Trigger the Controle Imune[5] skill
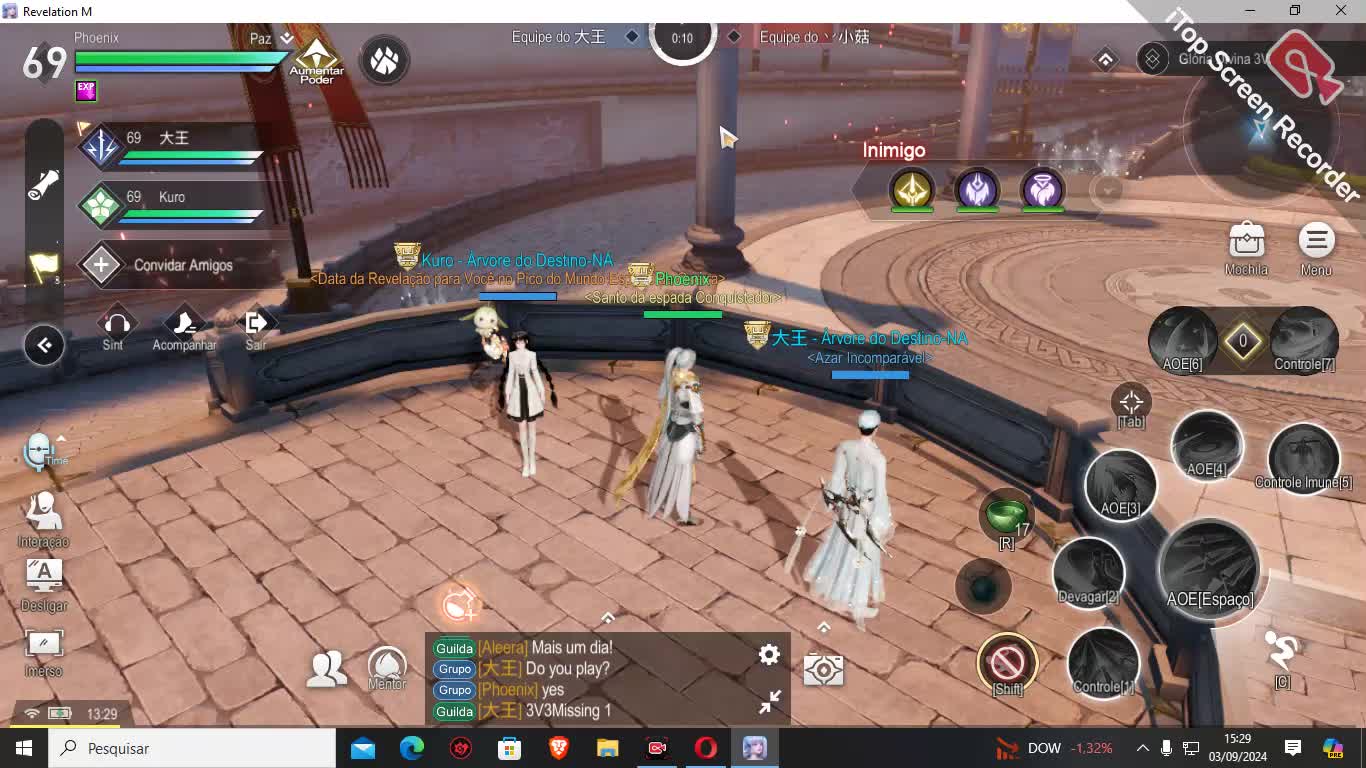The width and height of the screenshot is (1366, 768). click(x=1303, y=458)
